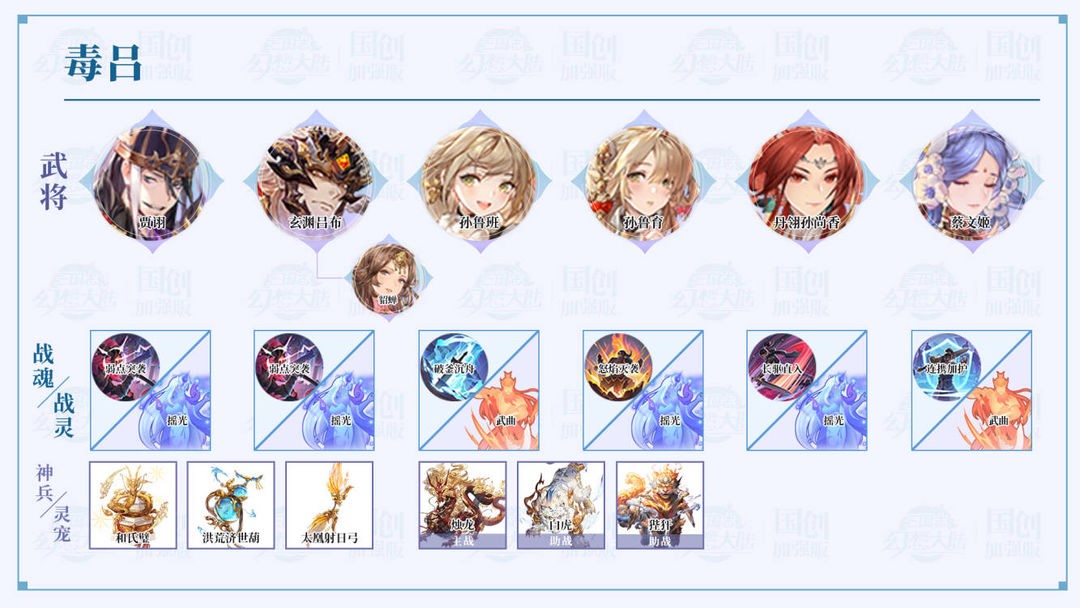Viewport: 1080px width, 608px height.
Task: Pick the 太凰射日弓 weapon slot
Action: point(329,504)
